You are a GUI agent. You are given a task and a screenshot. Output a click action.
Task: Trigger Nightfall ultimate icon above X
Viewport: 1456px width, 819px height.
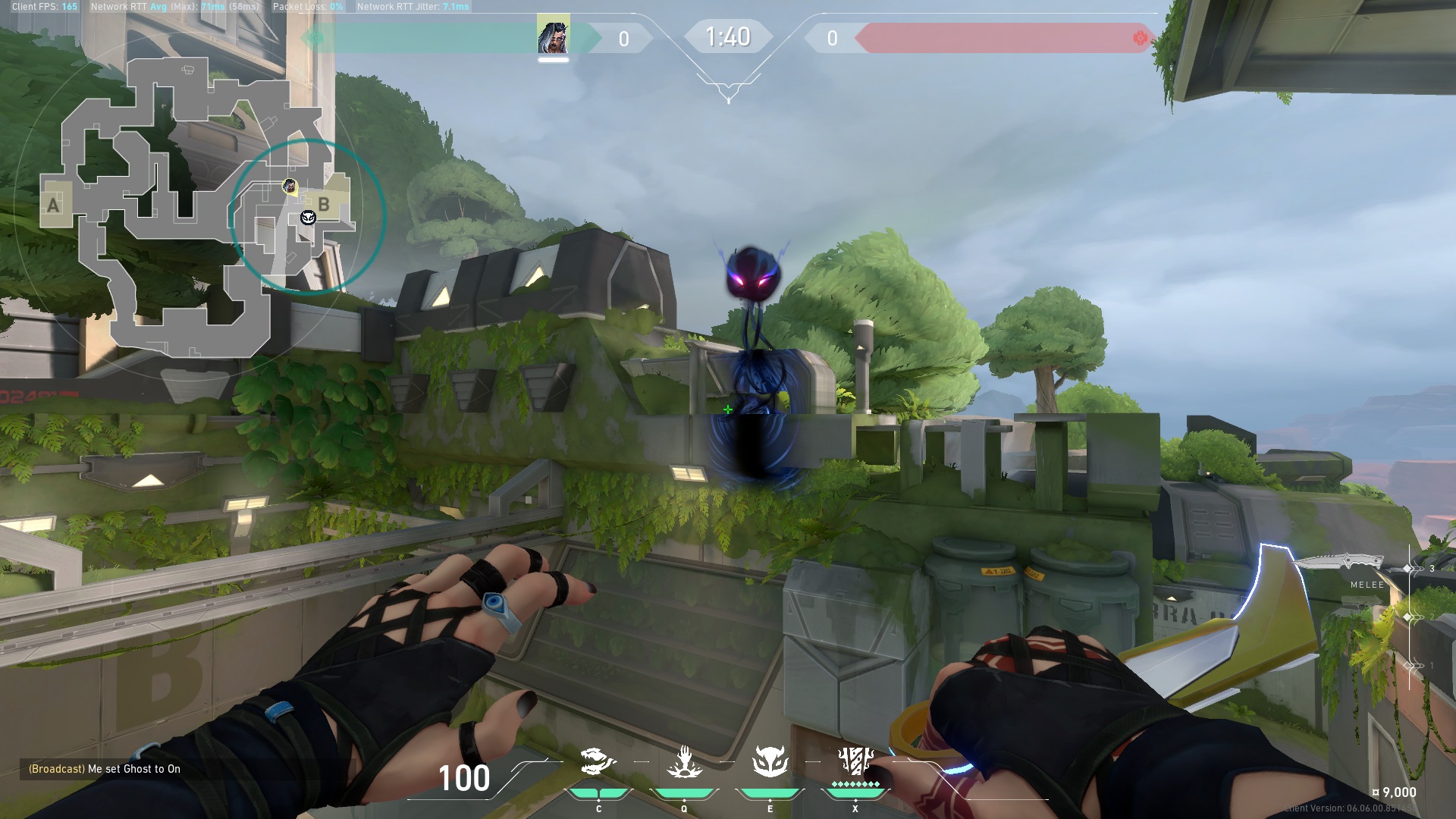pos(854,761)
